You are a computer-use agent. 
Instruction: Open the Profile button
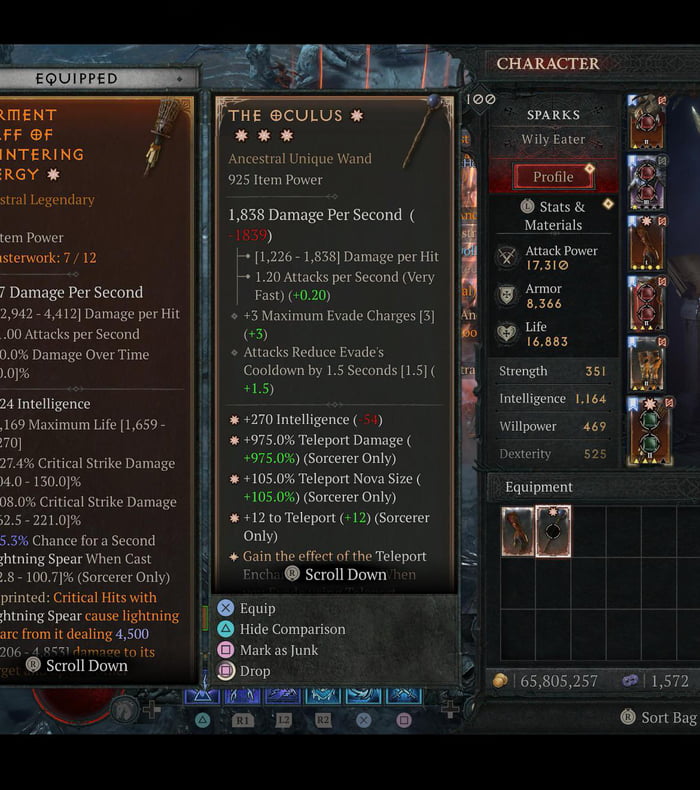(553, 177)
